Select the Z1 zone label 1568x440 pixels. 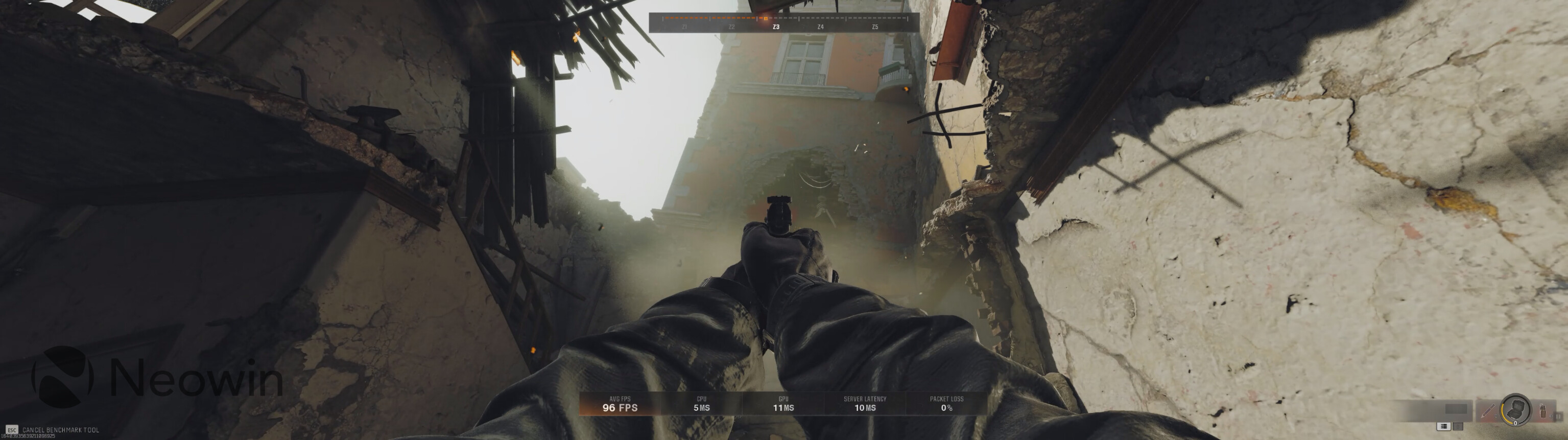tap(685, 27)
